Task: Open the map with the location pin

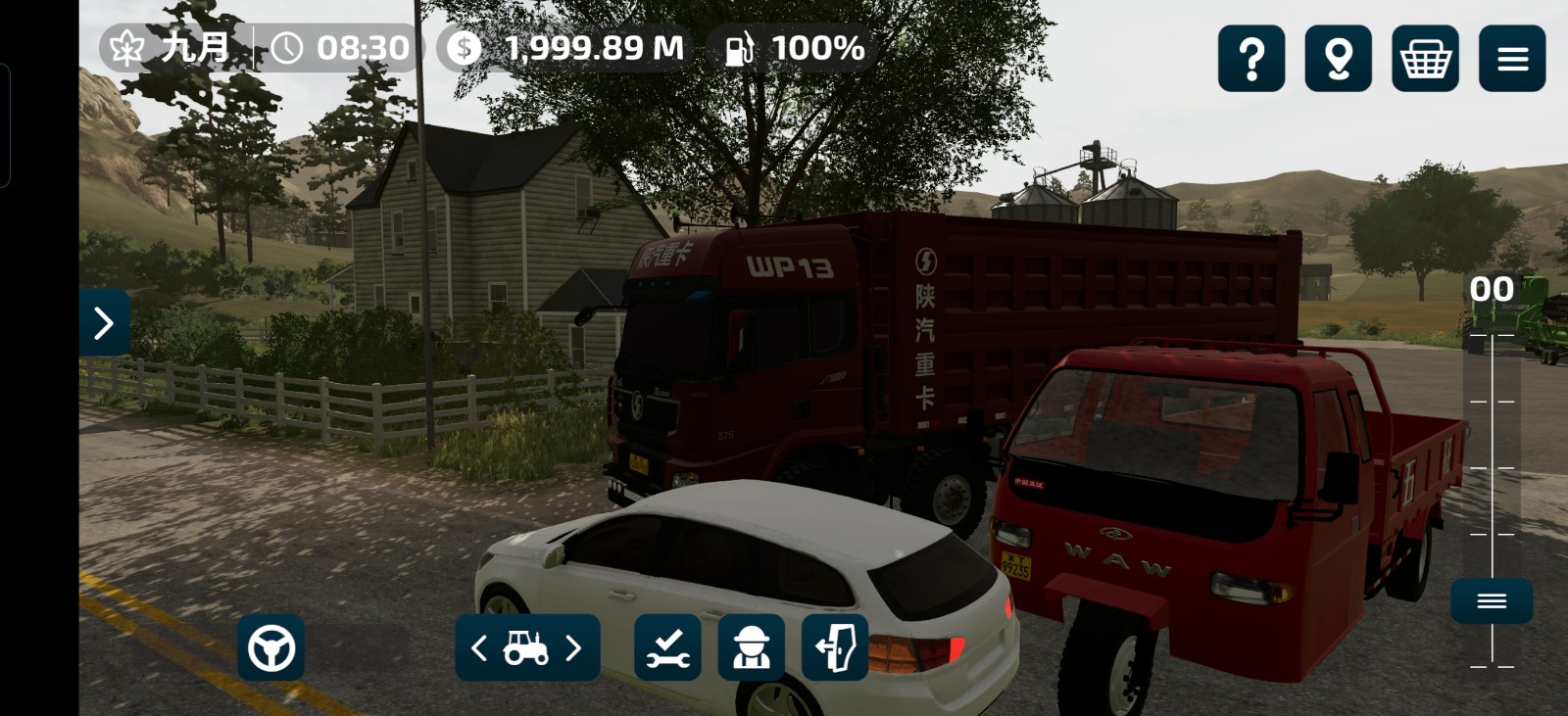Action: (1339, 59)
